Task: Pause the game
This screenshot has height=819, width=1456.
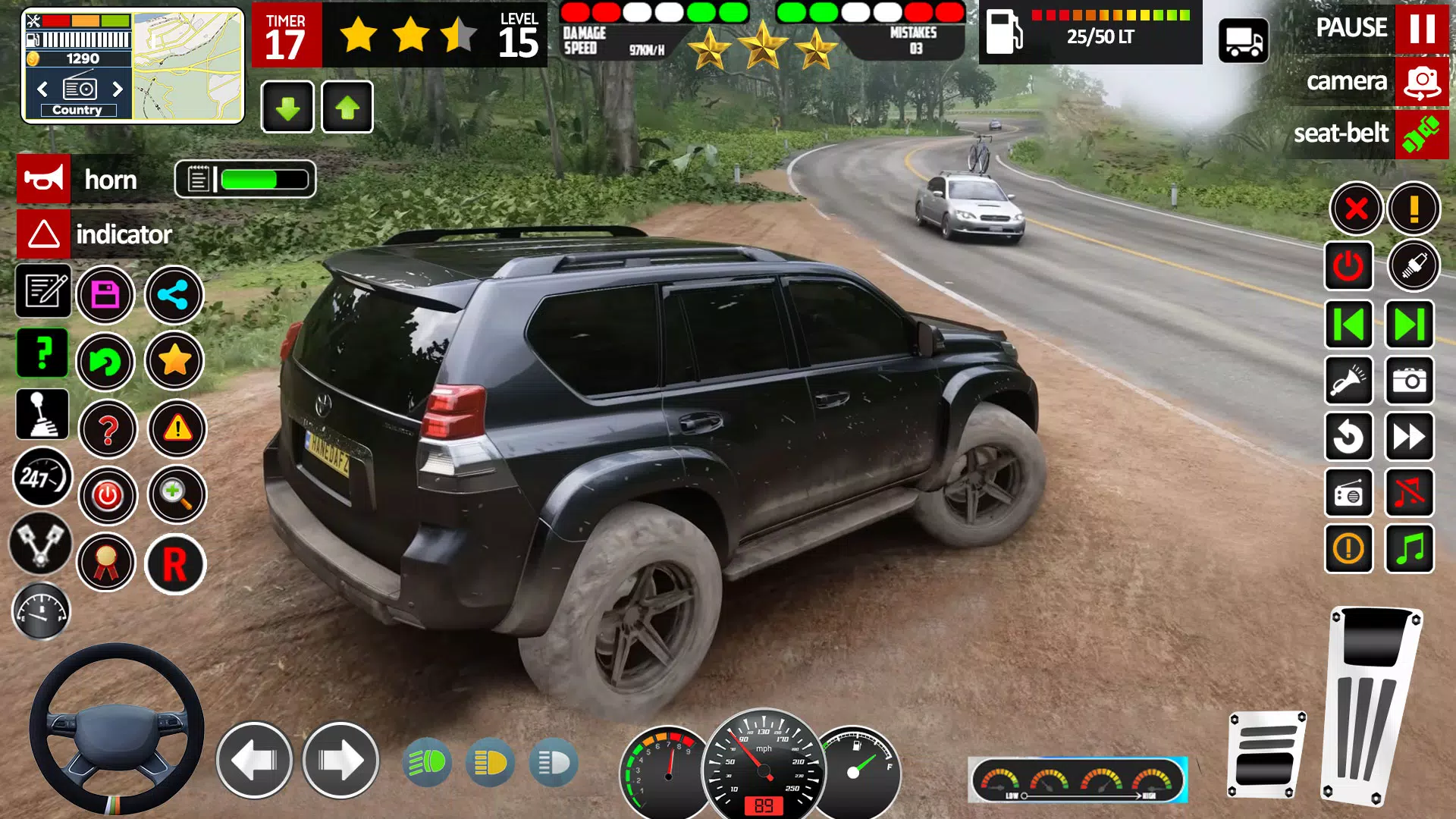Action: (1421, 28)
